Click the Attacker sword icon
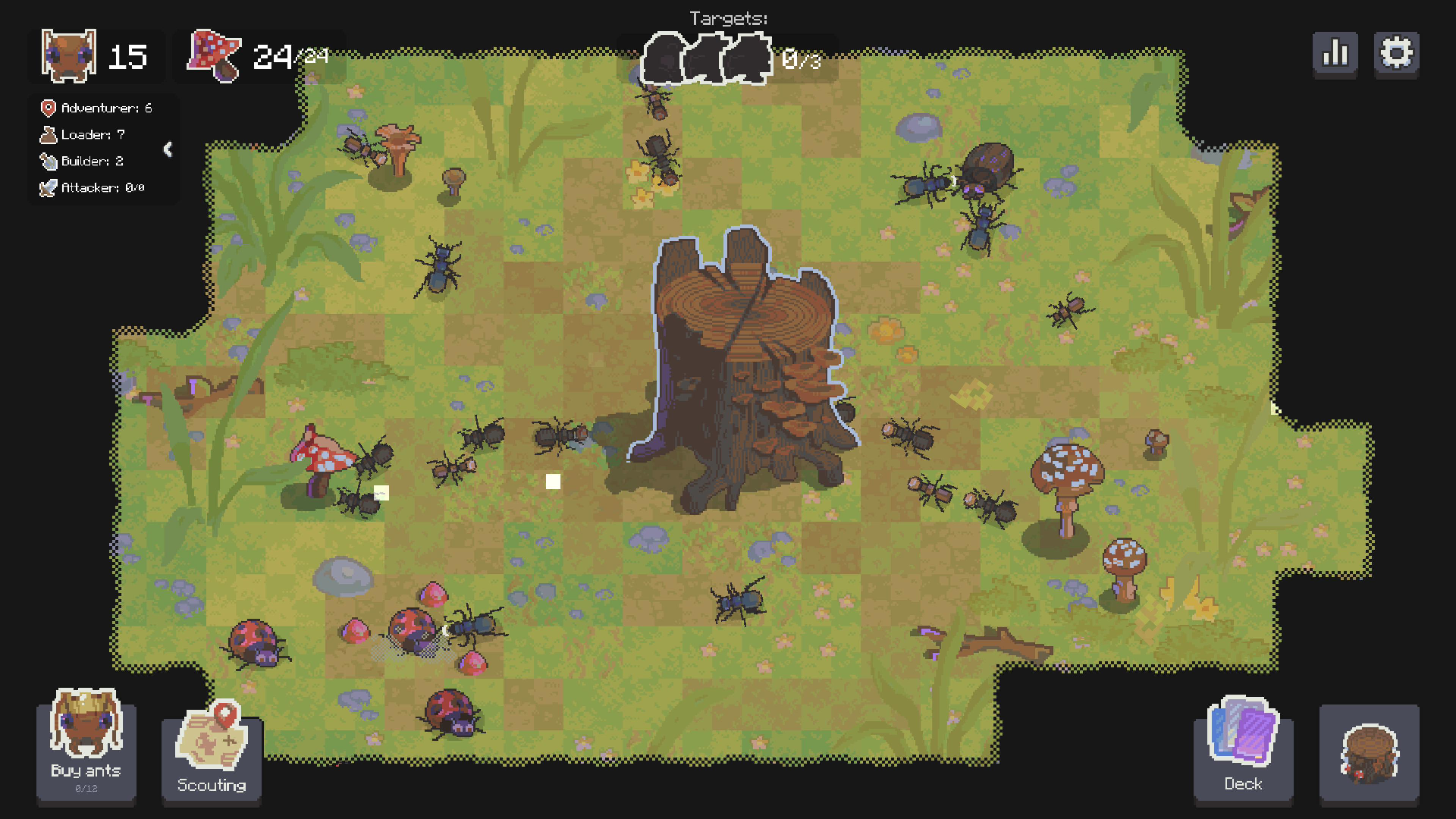This screenshot has width=1456, height=819. pos(47,187)
